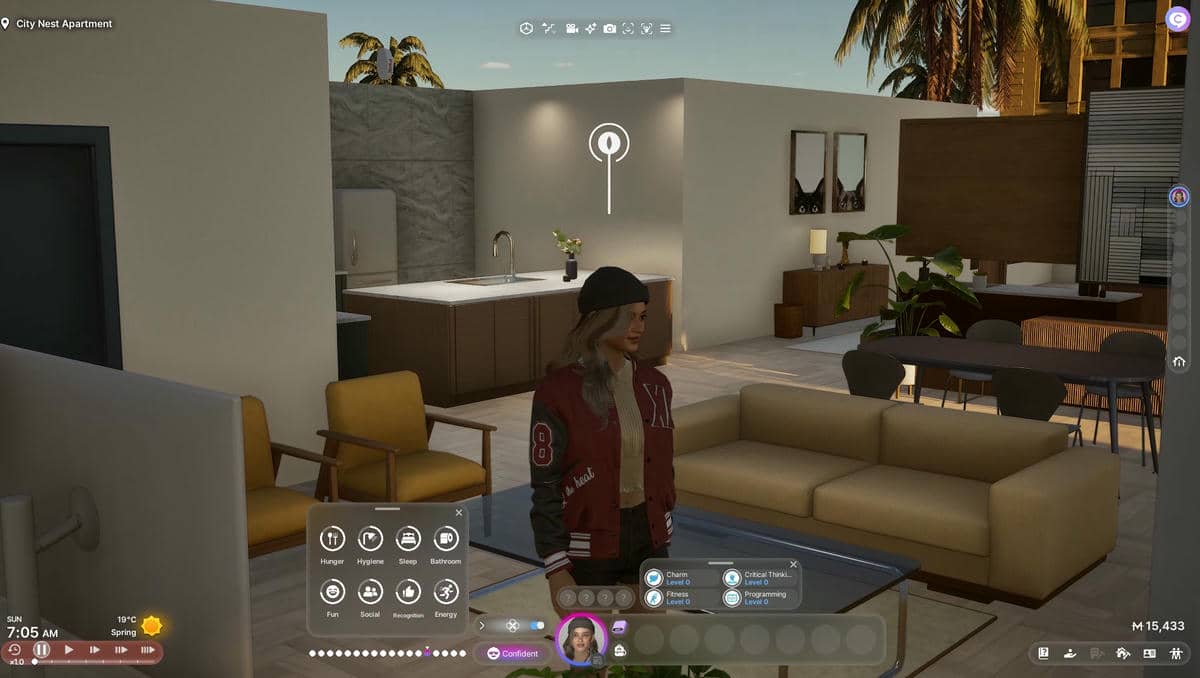
Task: Open the Sleep need icon
Action: click(408, 539)
